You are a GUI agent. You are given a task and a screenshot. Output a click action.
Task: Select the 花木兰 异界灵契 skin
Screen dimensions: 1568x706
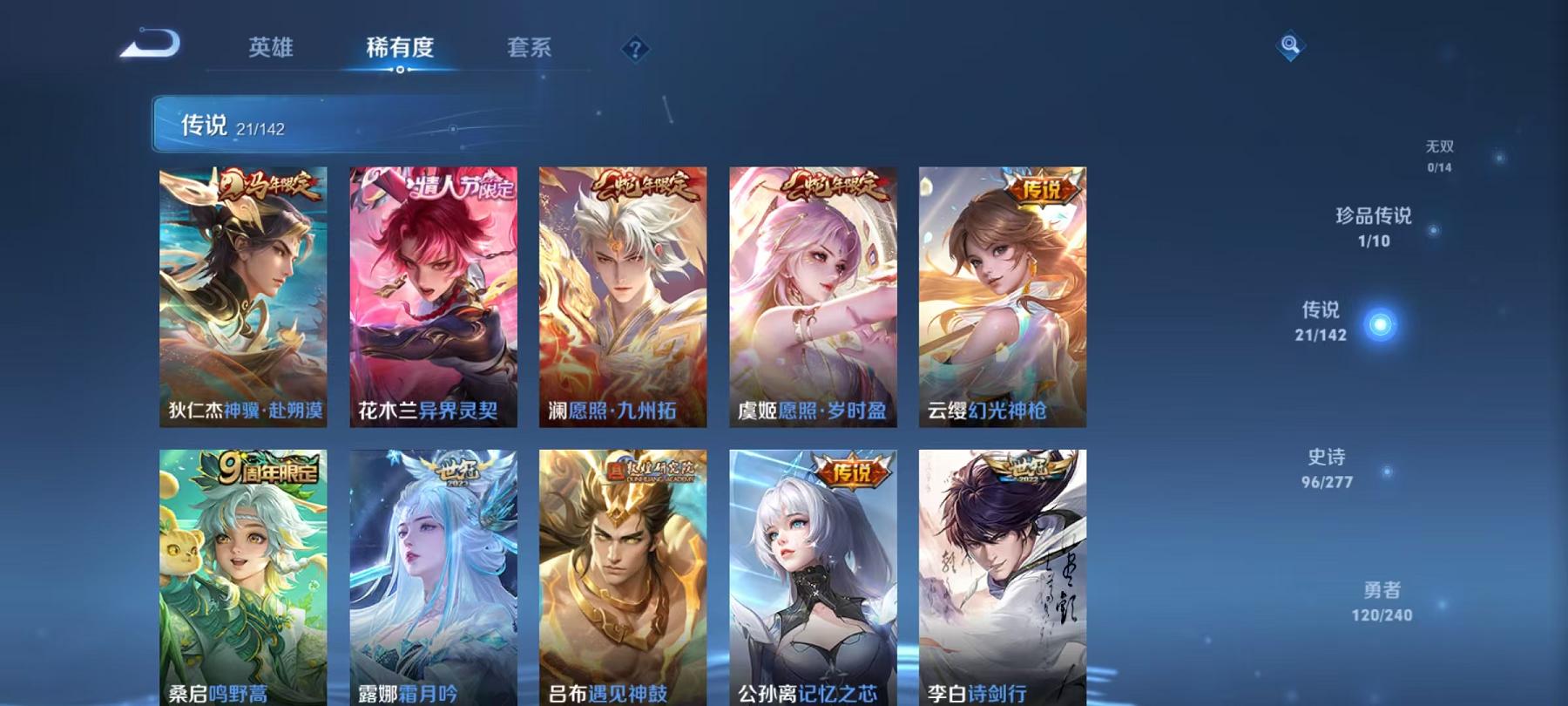pyautogui.click(x=430, y=296)
